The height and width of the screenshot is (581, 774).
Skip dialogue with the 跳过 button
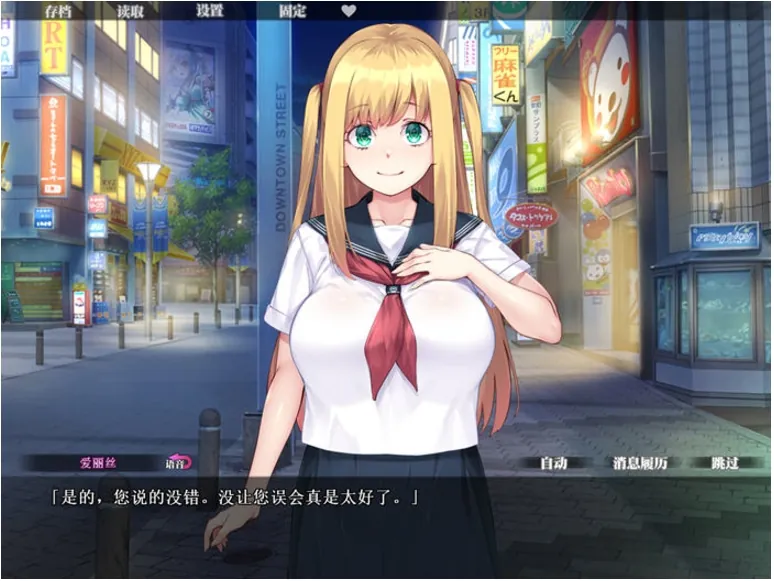[725, 462]
